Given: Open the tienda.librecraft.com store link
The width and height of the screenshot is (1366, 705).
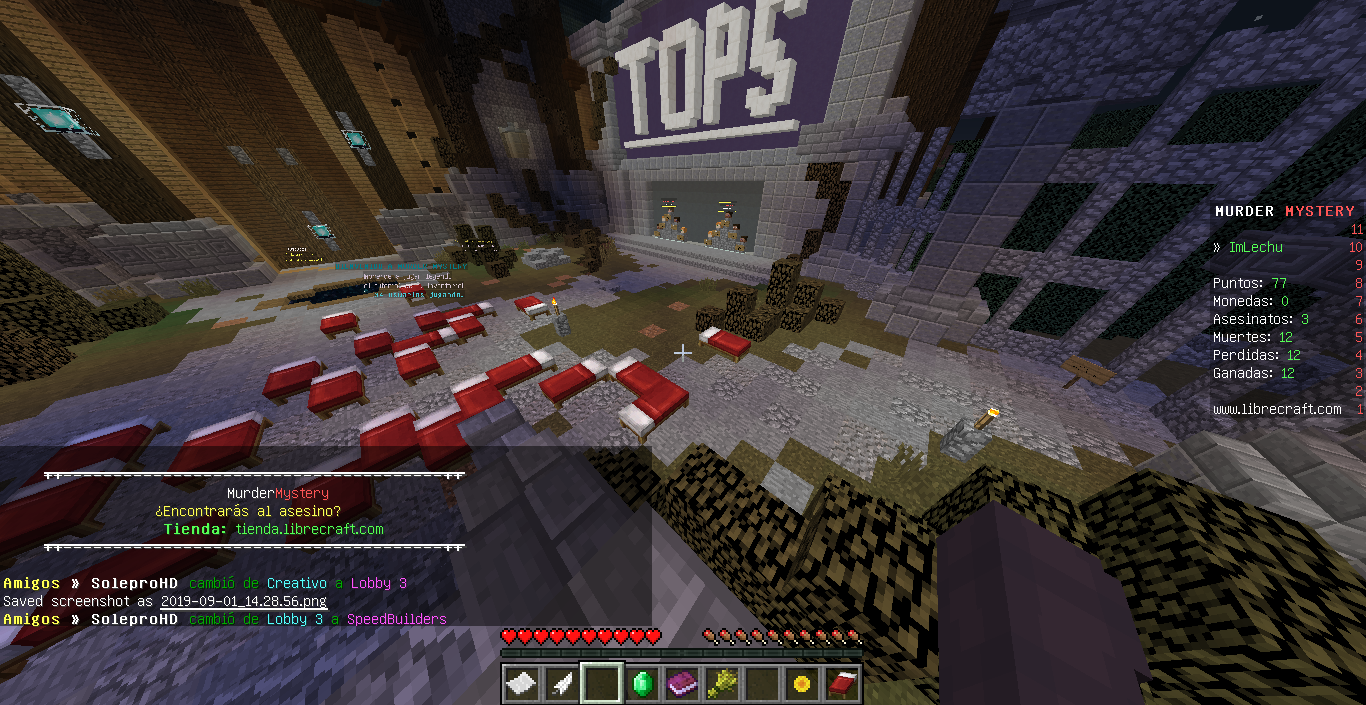Looking at the screenshot, I should tap(309, 529).
